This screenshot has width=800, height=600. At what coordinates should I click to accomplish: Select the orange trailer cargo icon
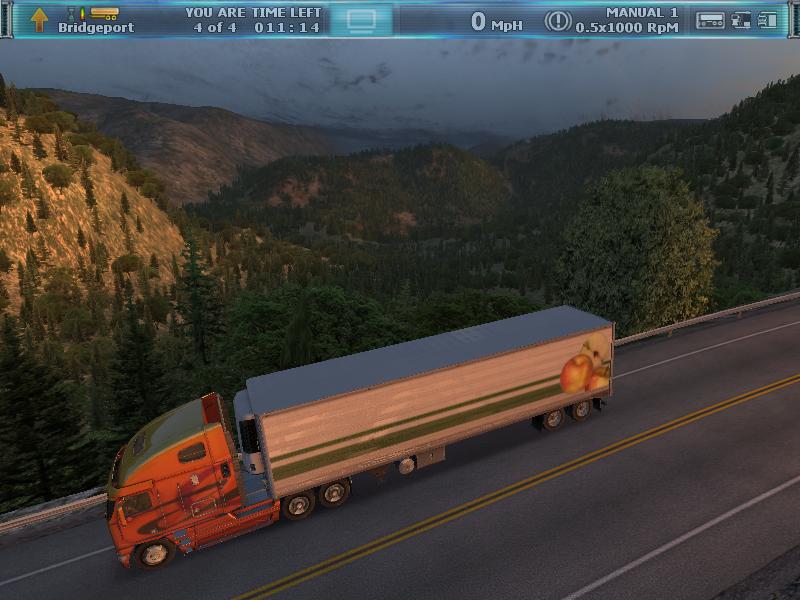pyautogui.click(x=104, y=13)
